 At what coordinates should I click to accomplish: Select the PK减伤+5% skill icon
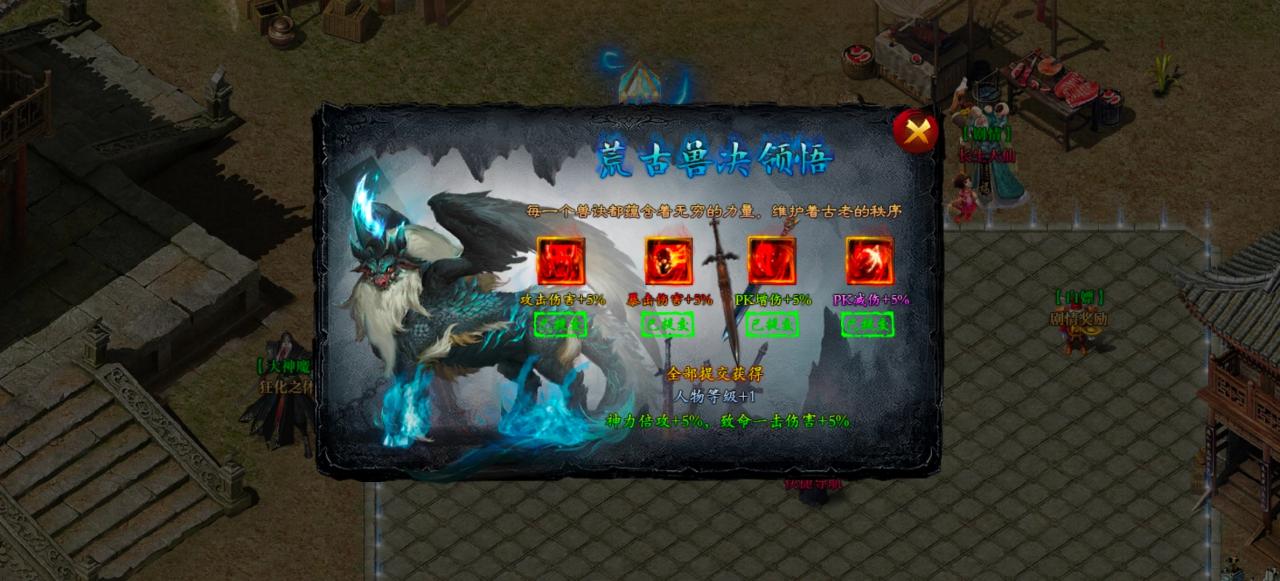(x=870, y=261)
